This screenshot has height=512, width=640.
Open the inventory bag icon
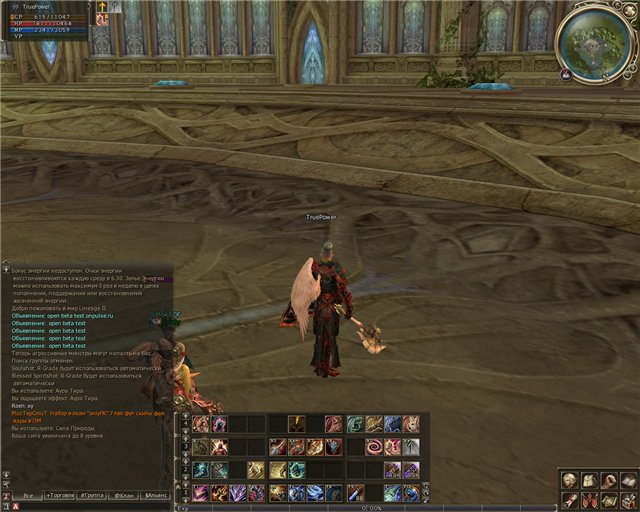(x=590, y=482)
